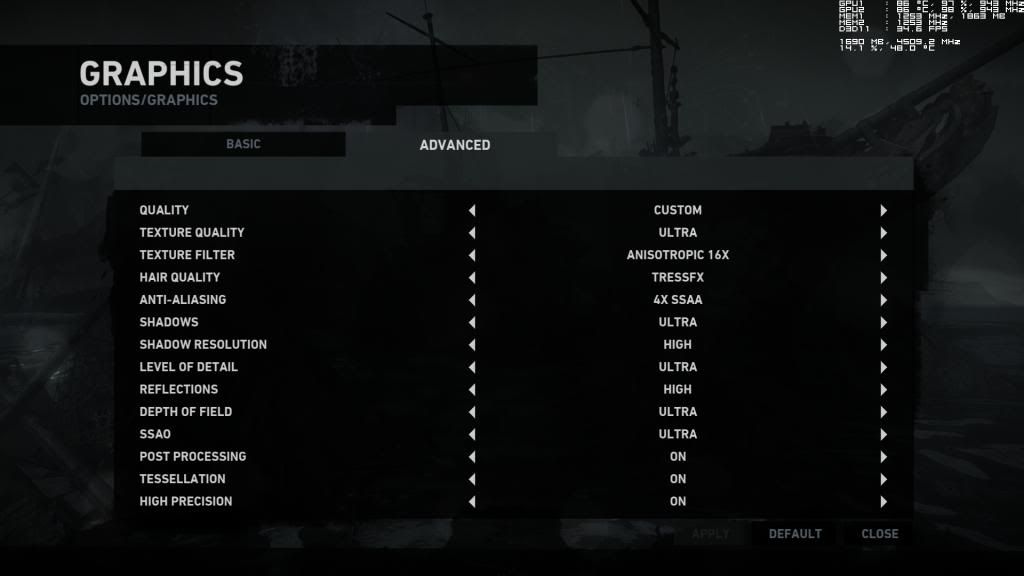Screen dimensions: 1024x576
Task: Raise Reflections with its right arrow
Action: click(x=884, y=390)
